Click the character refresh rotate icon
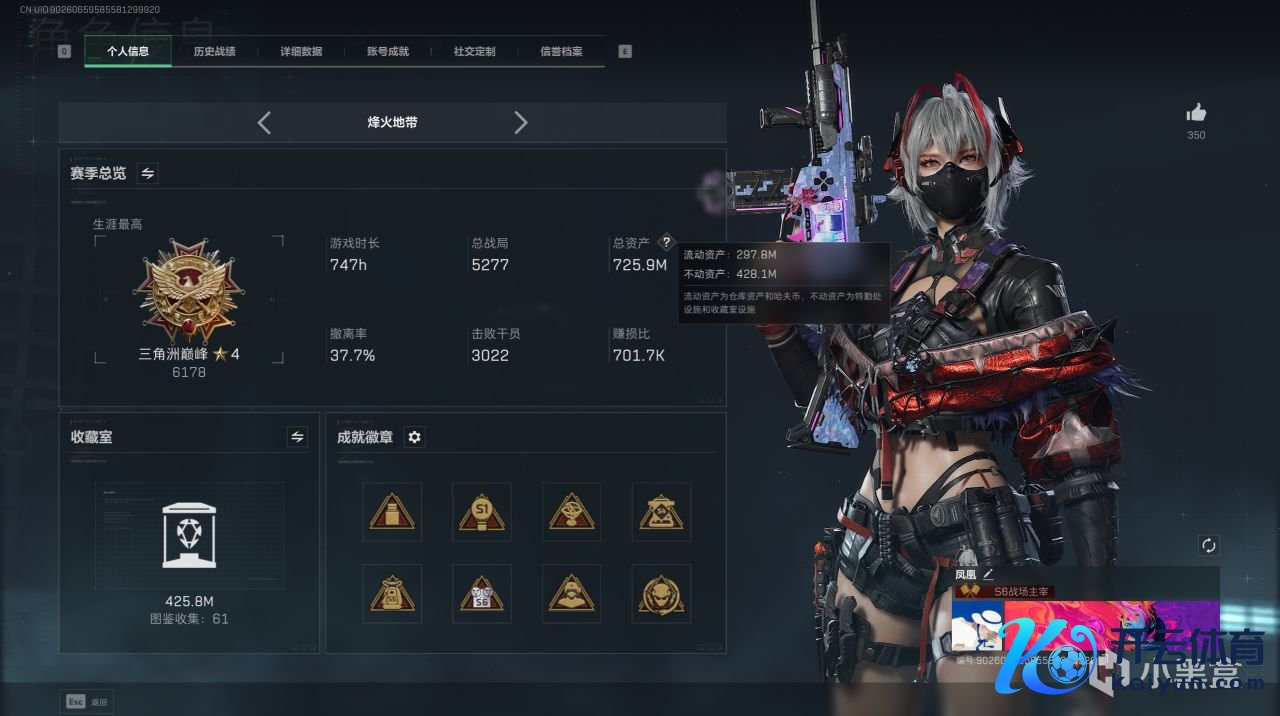 [x=1209, y=545]
